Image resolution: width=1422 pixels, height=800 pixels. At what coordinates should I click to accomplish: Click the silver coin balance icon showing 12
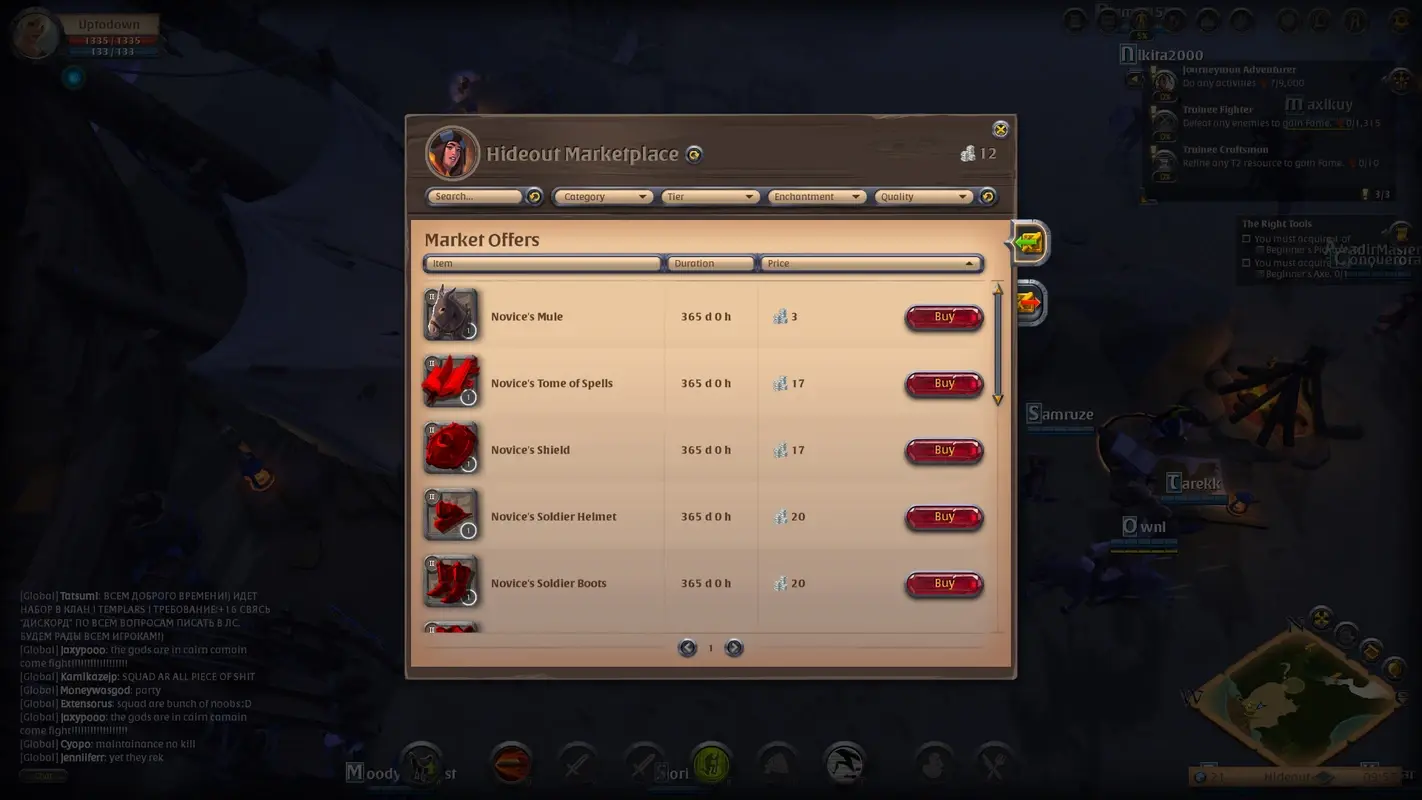click(x=968, y=154)
